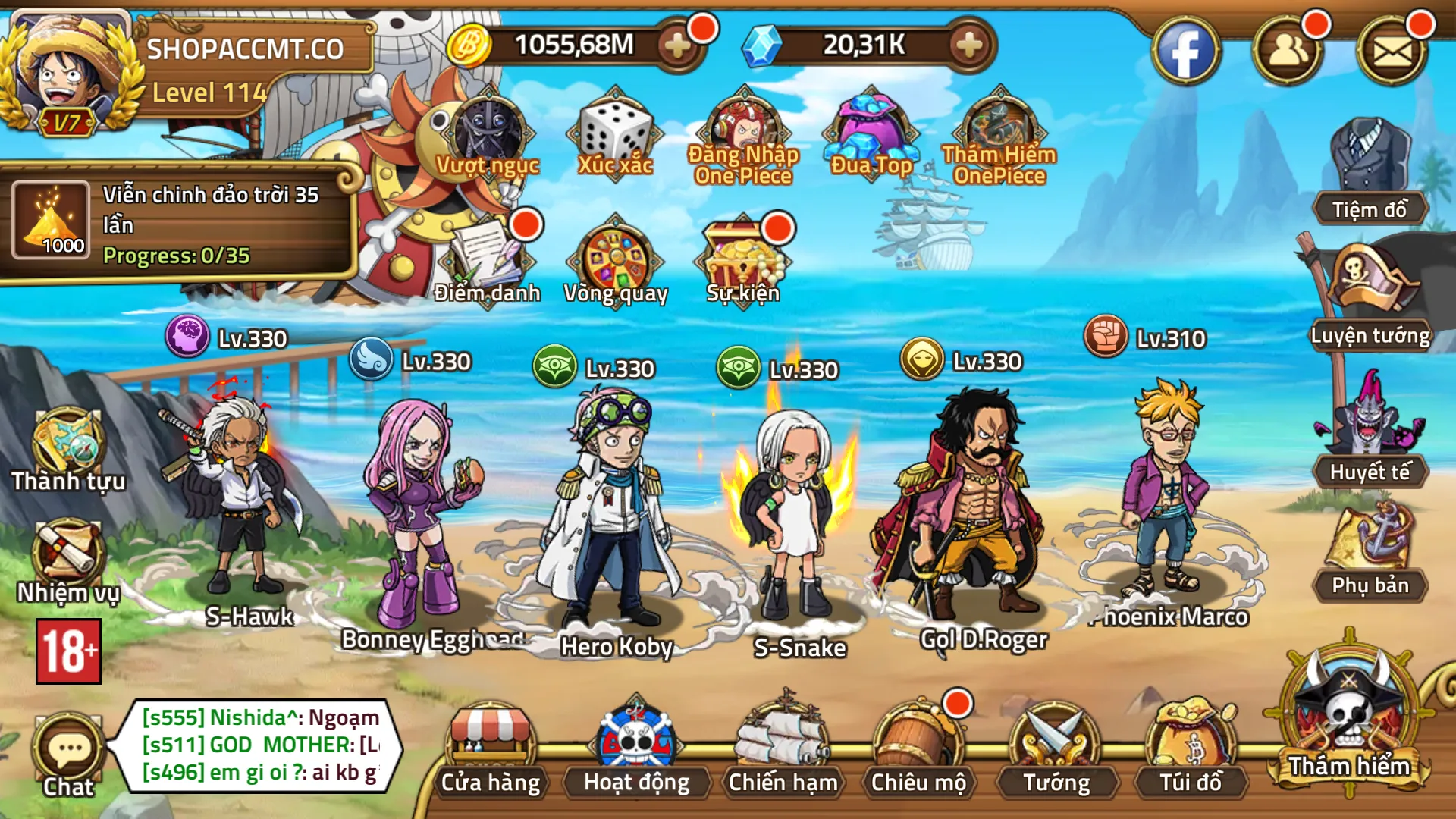Open the friends list icon
Viewport: 1456px width, 819px height.
1288,52
